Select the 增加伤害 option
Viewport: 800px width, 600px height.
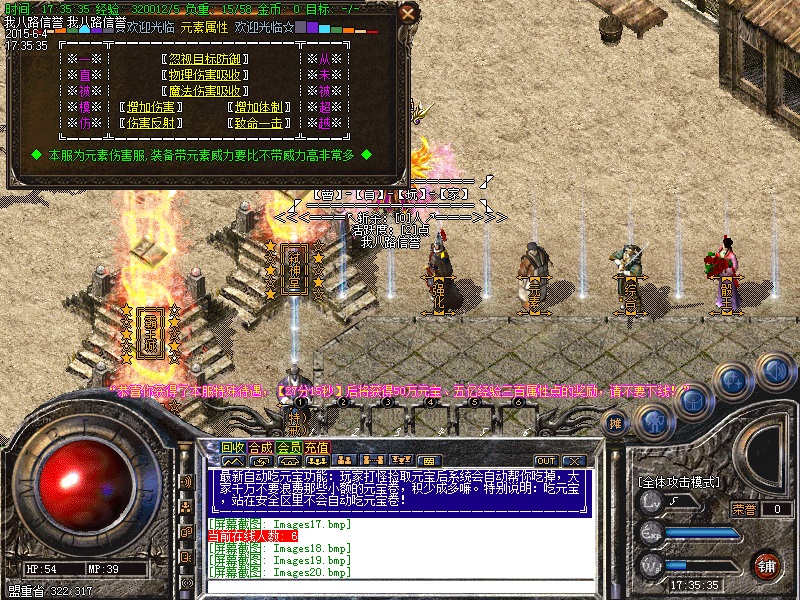[x=150, y=107]
